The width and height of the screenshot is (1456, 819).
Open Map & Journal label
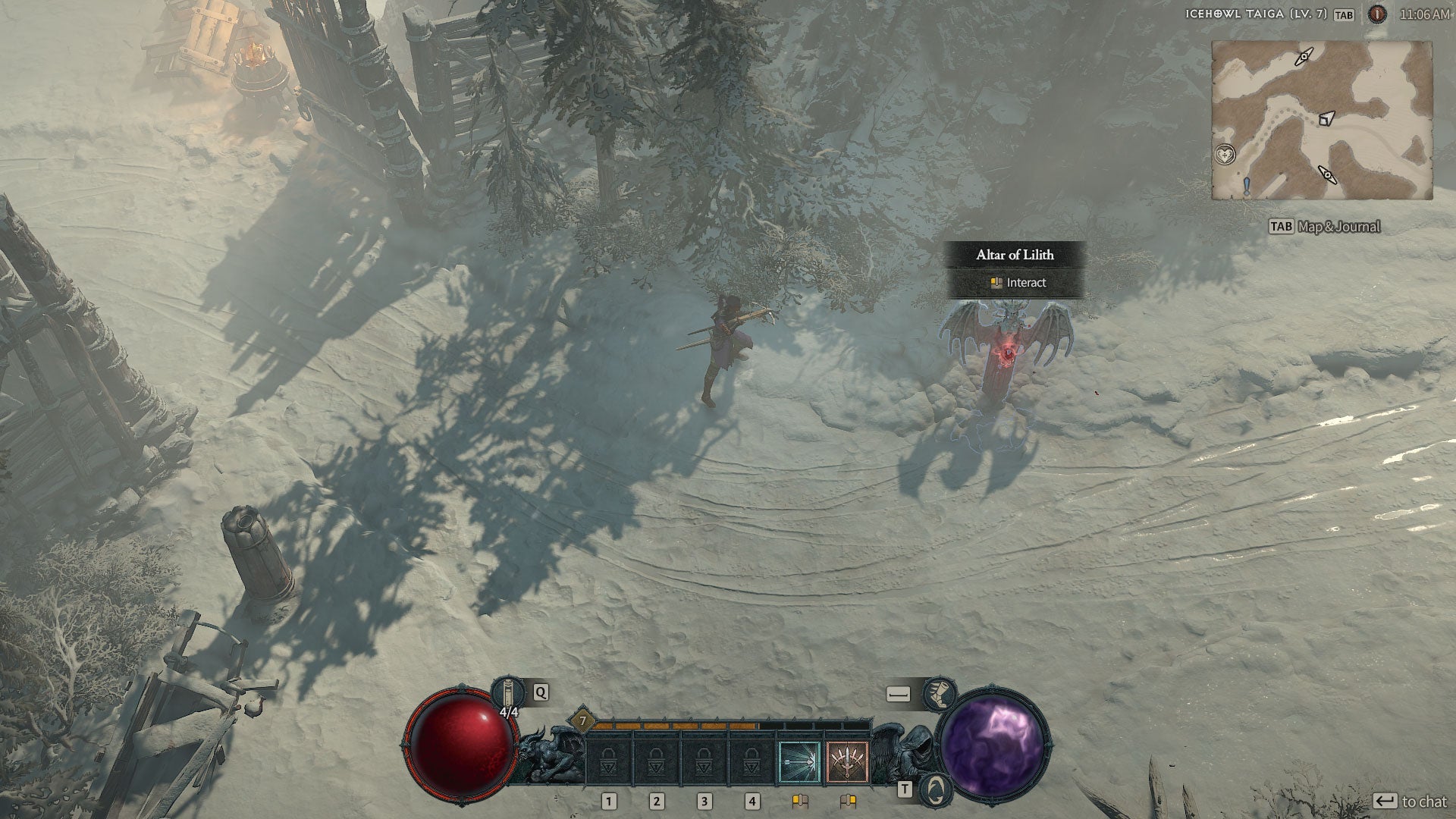tap(1338, 227)
